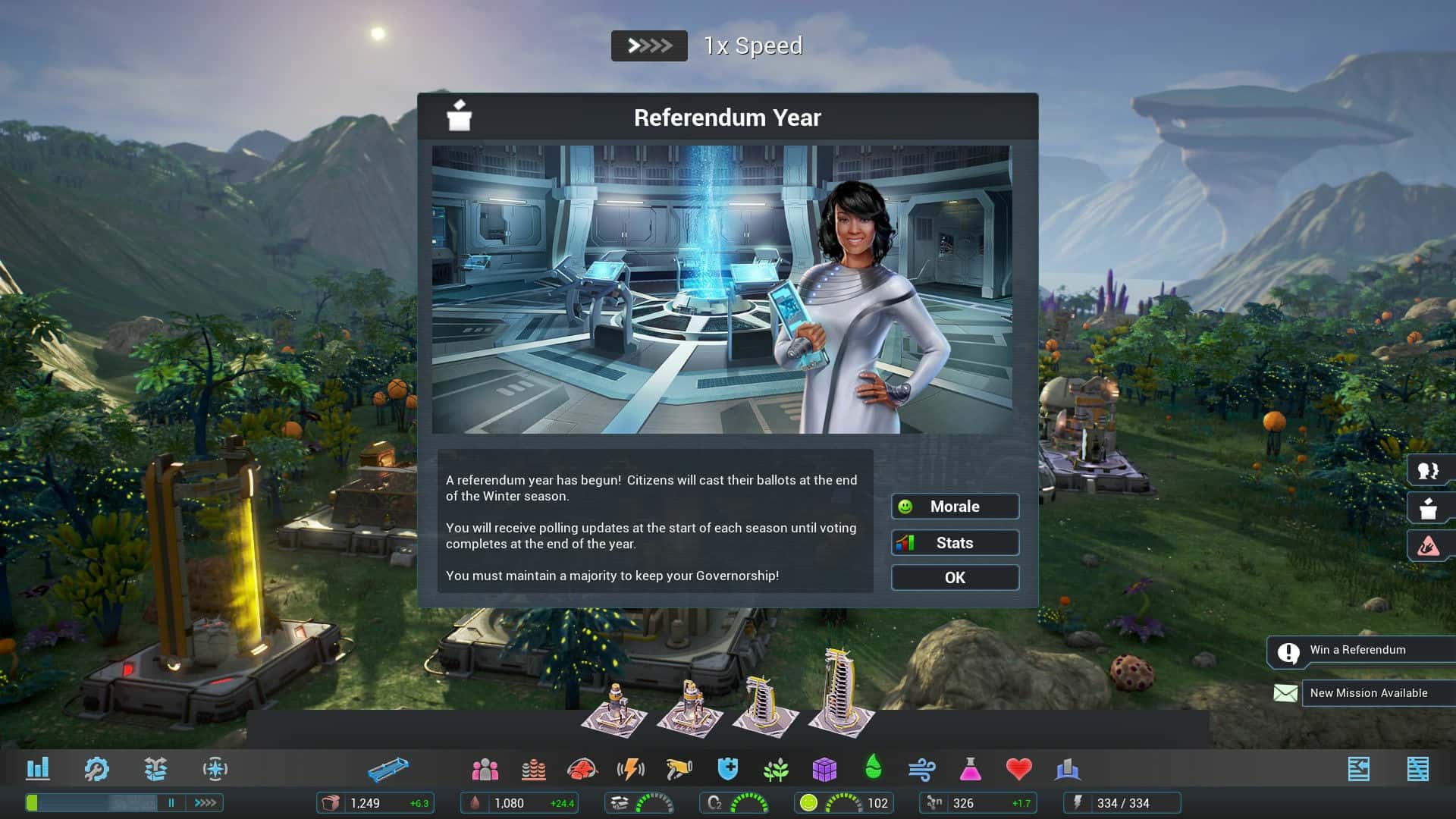Click the ballot box icon in right sidebar
Image resolution: width=1456 pixels, height=819 pixels.
click(1429, 509)
